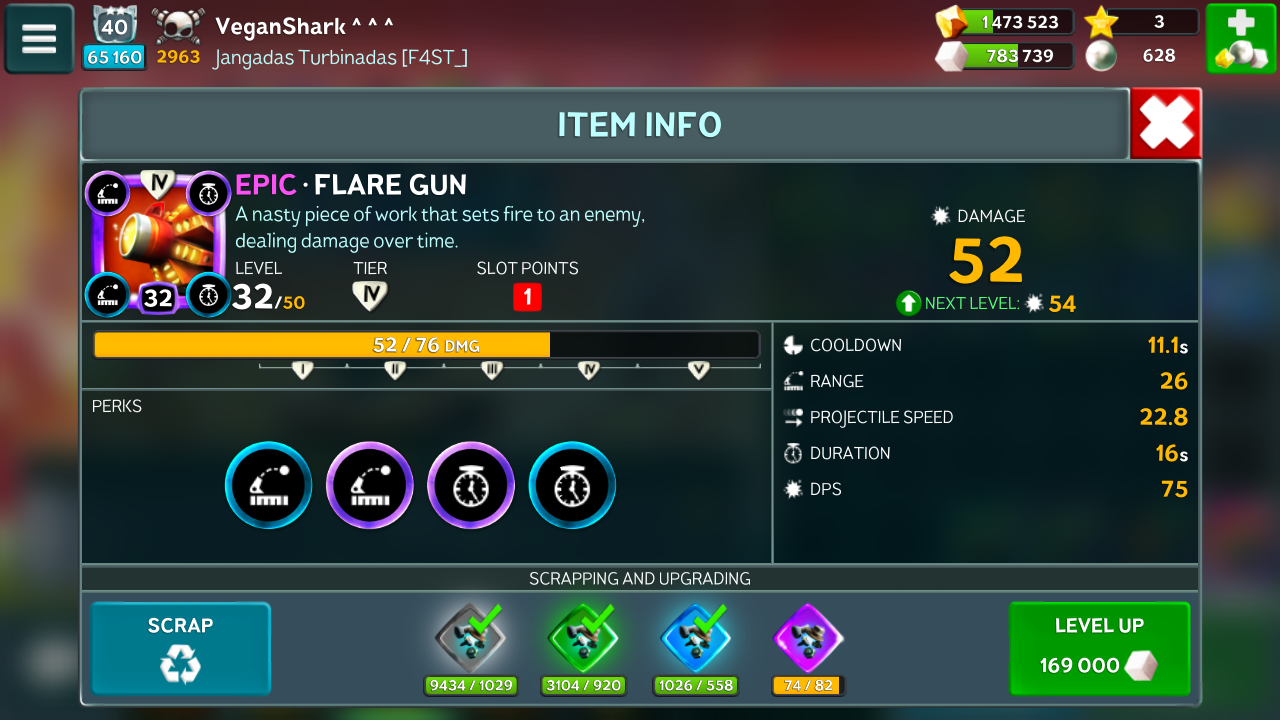Viewport: 1280px width, 720px height.
Task: Close the Item Info window
Action: point(1166,124)
